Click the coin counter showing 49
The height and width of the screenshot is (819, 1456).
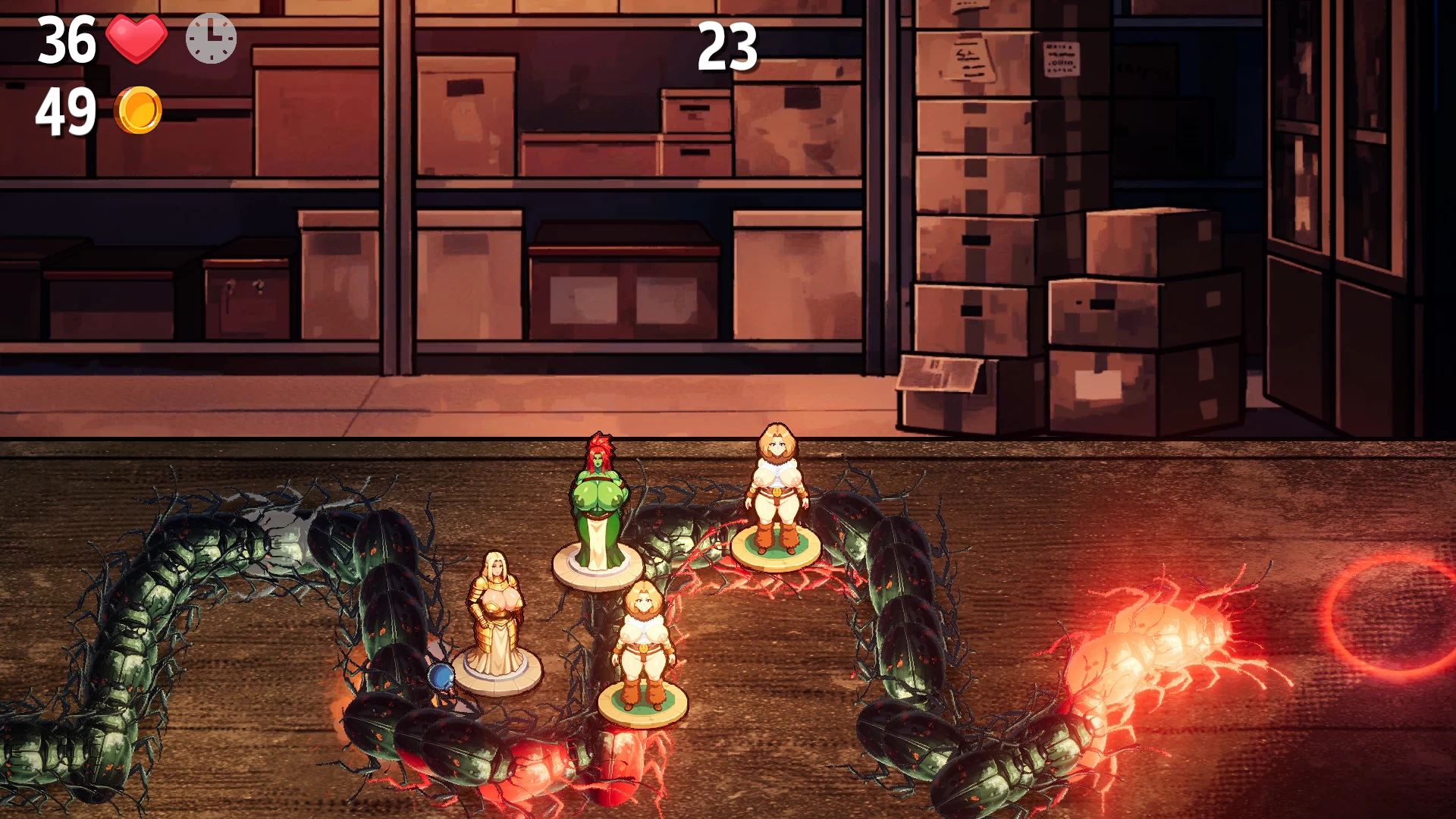(67, 111)
